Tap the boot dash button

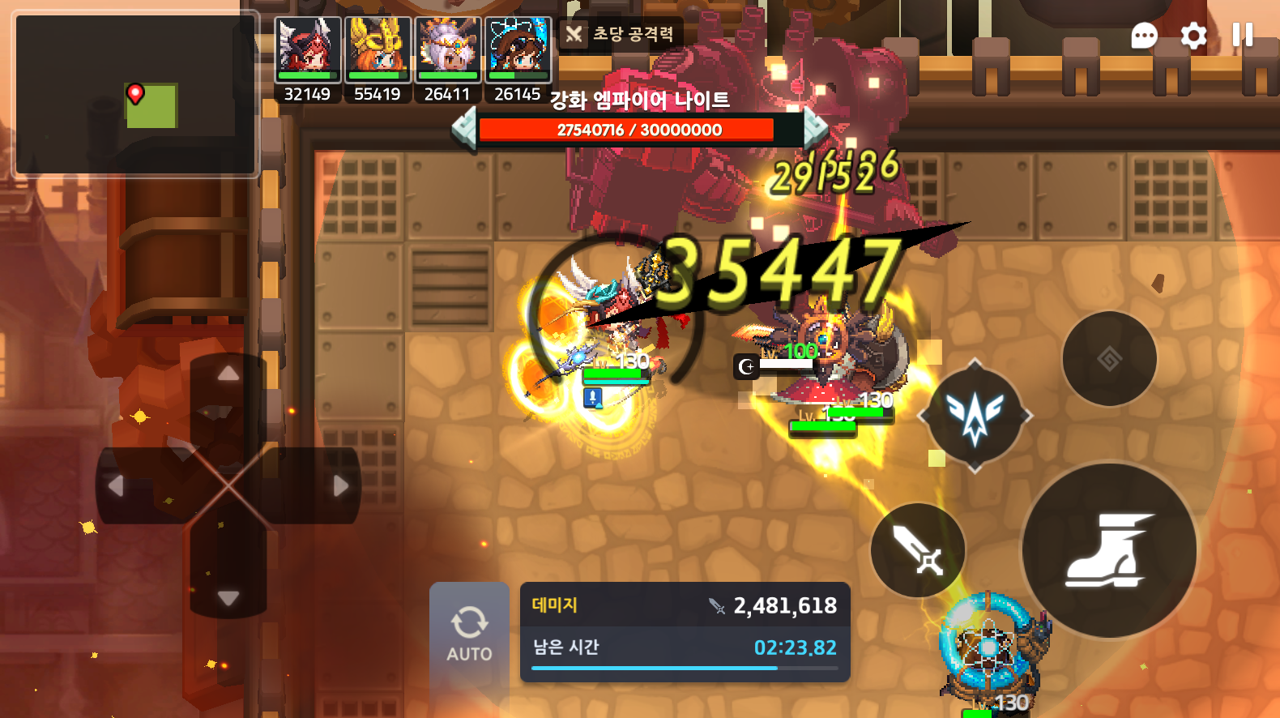tap(1109, 549)
